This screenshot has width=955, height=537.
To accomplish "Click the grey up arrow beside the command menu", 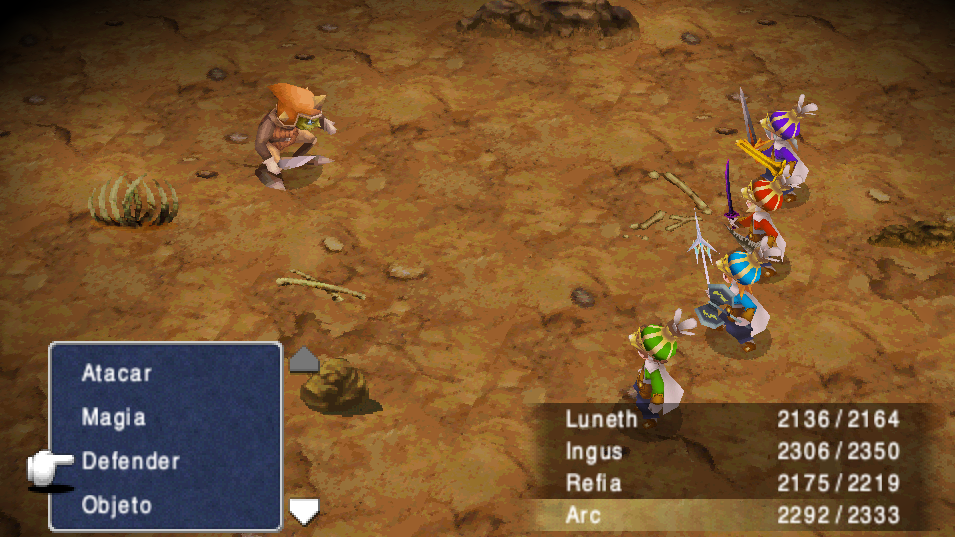I will [x=303, y=360].
